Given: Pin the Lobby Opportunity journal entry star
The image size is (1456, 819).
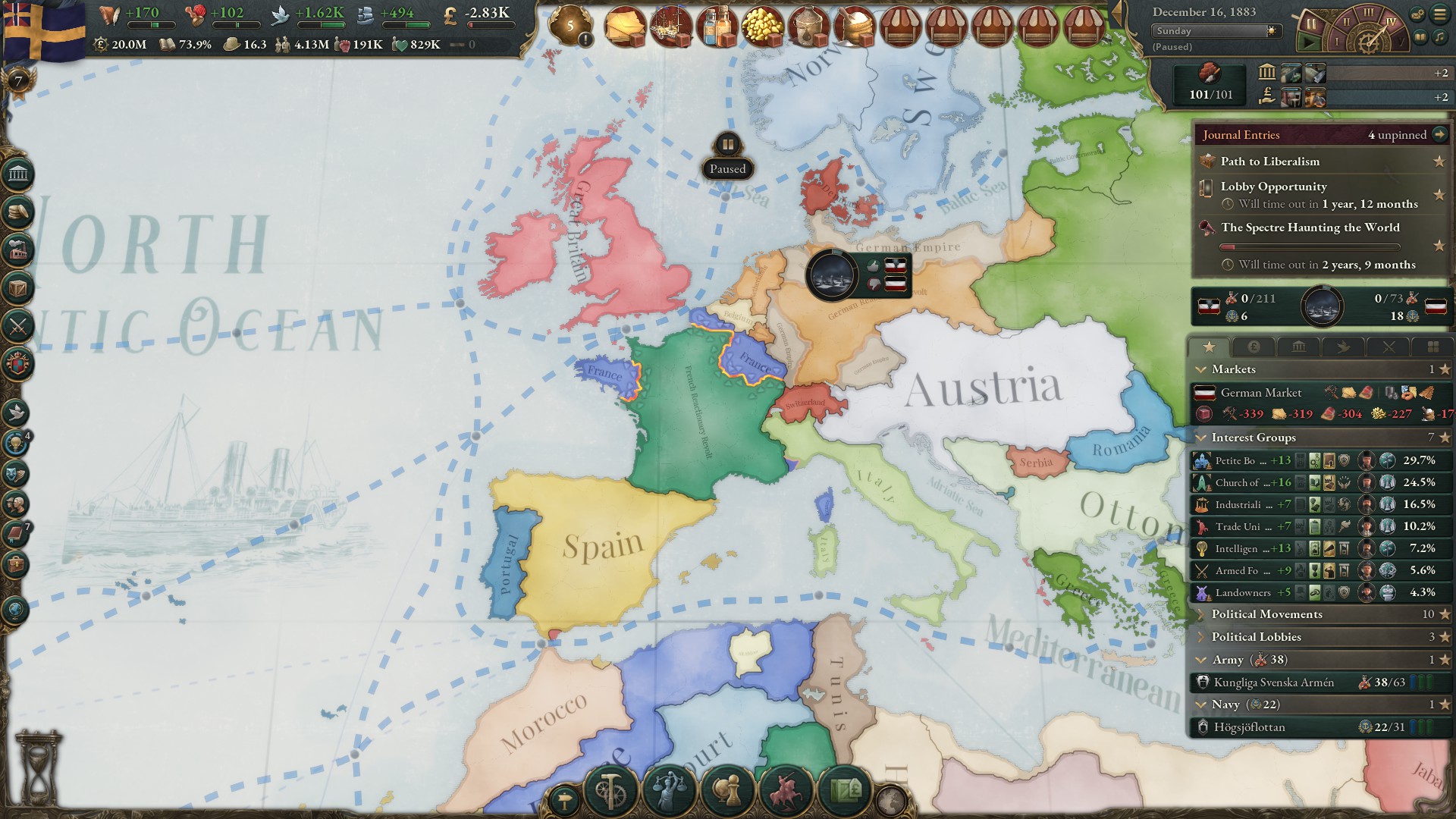Looking at the screenshot, I should (x=1439, y=195).
